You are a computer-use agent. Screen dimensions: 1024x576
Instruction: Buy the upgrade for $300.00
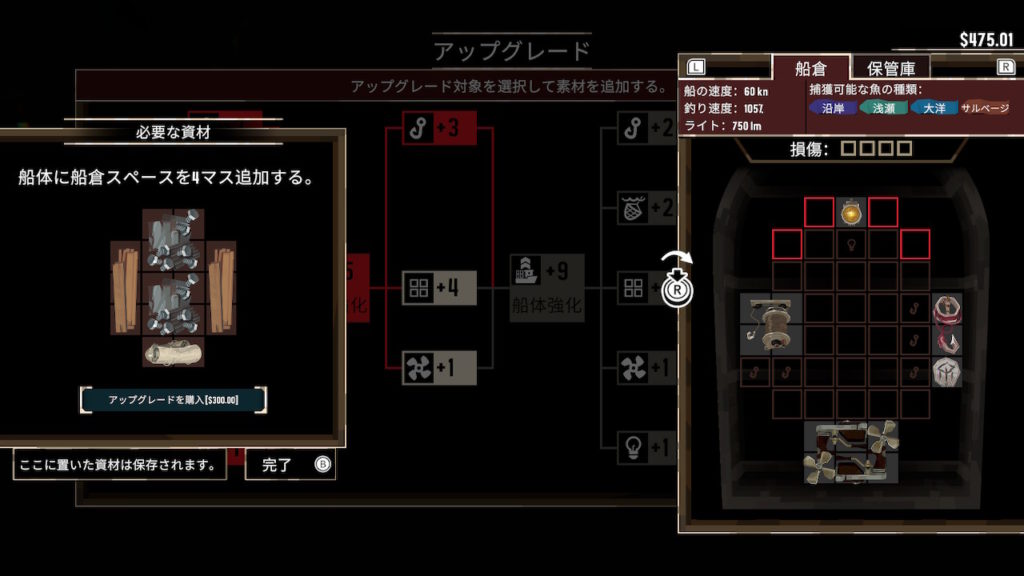pyautogui.click(x=174, y=400)
